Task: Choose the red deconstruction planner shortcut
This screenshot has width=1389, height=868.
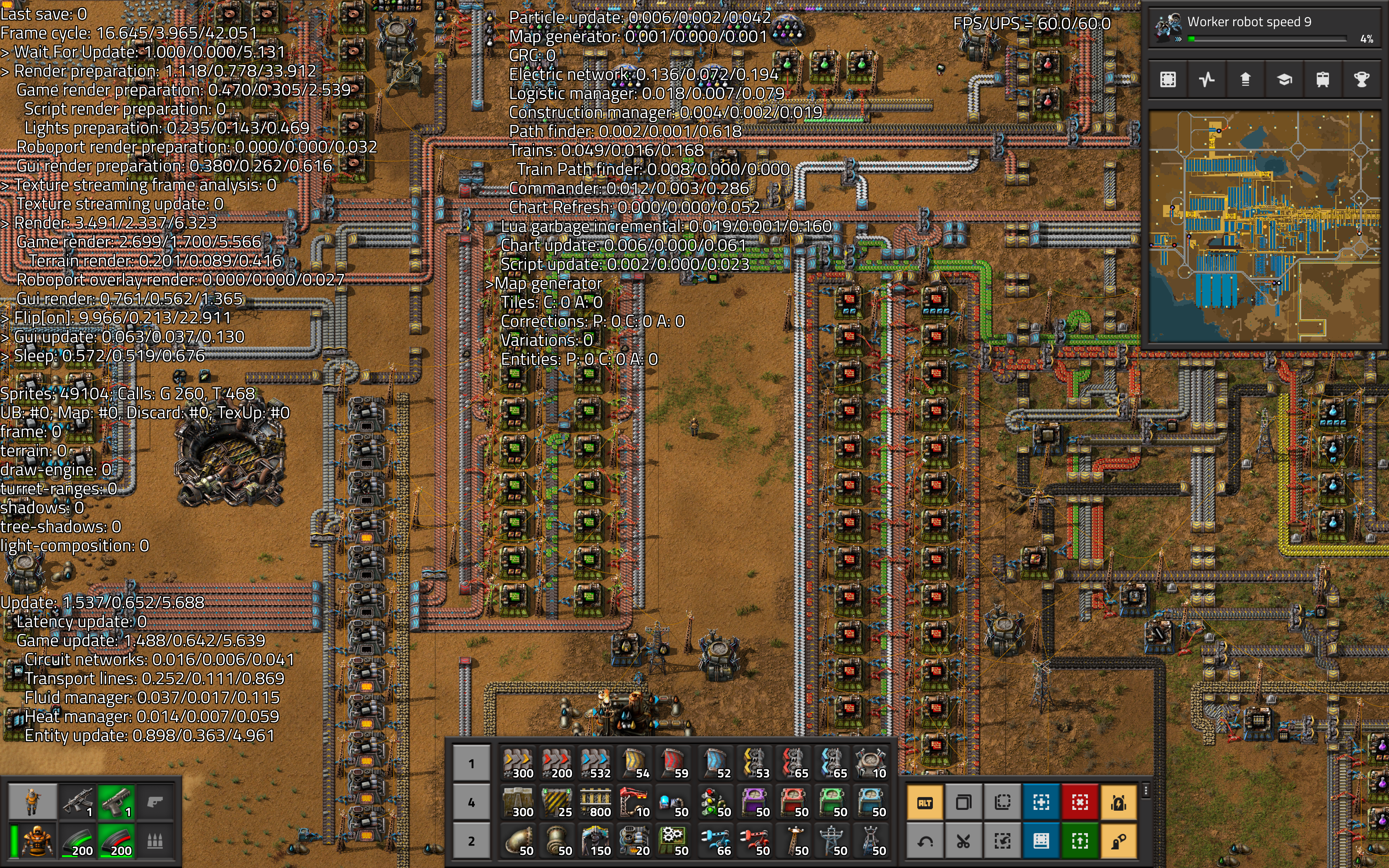Action: click(1079, 803)
